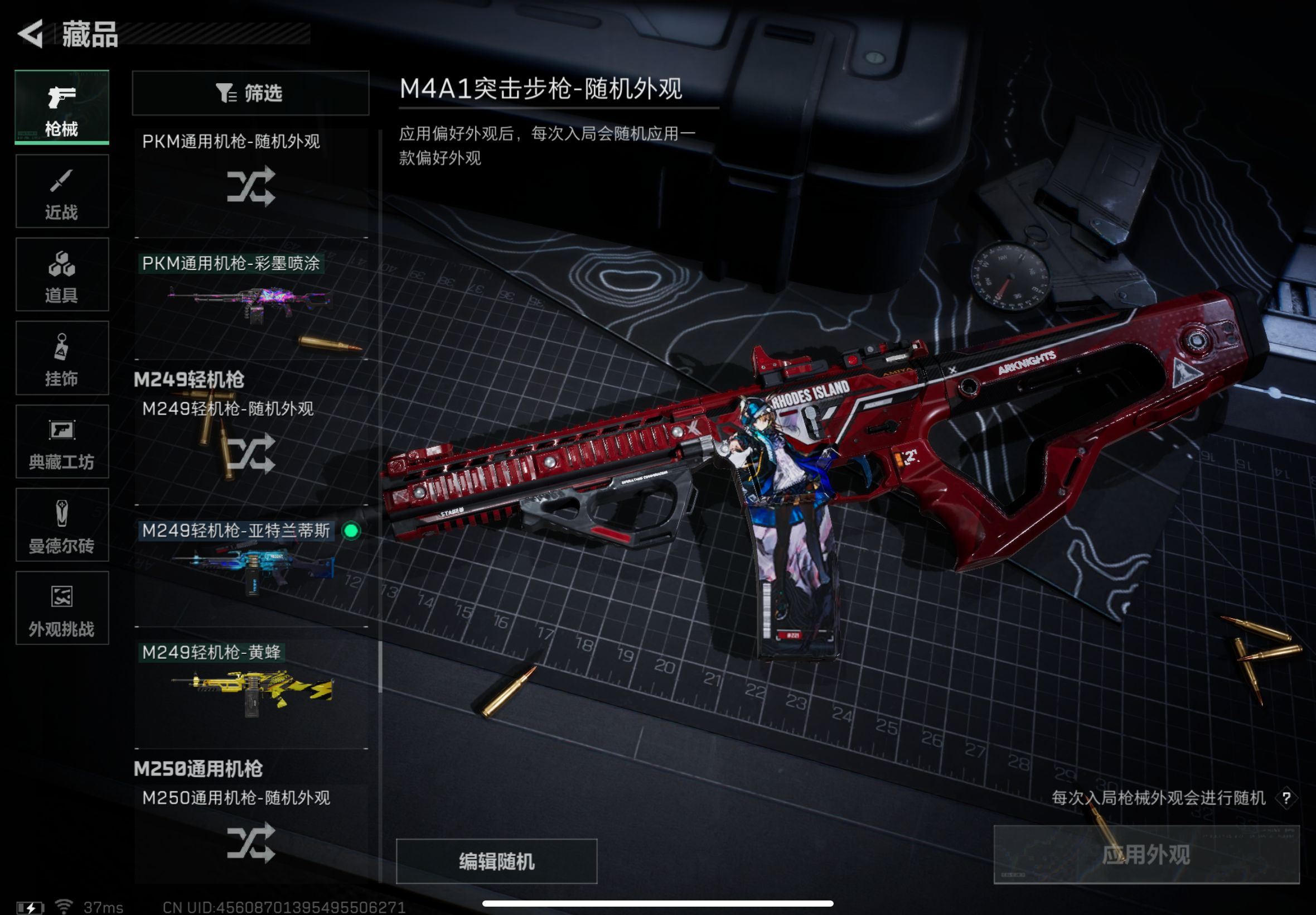Open the question mark help for random skins
1316x915 pixels.
(x=1286, y=798)
